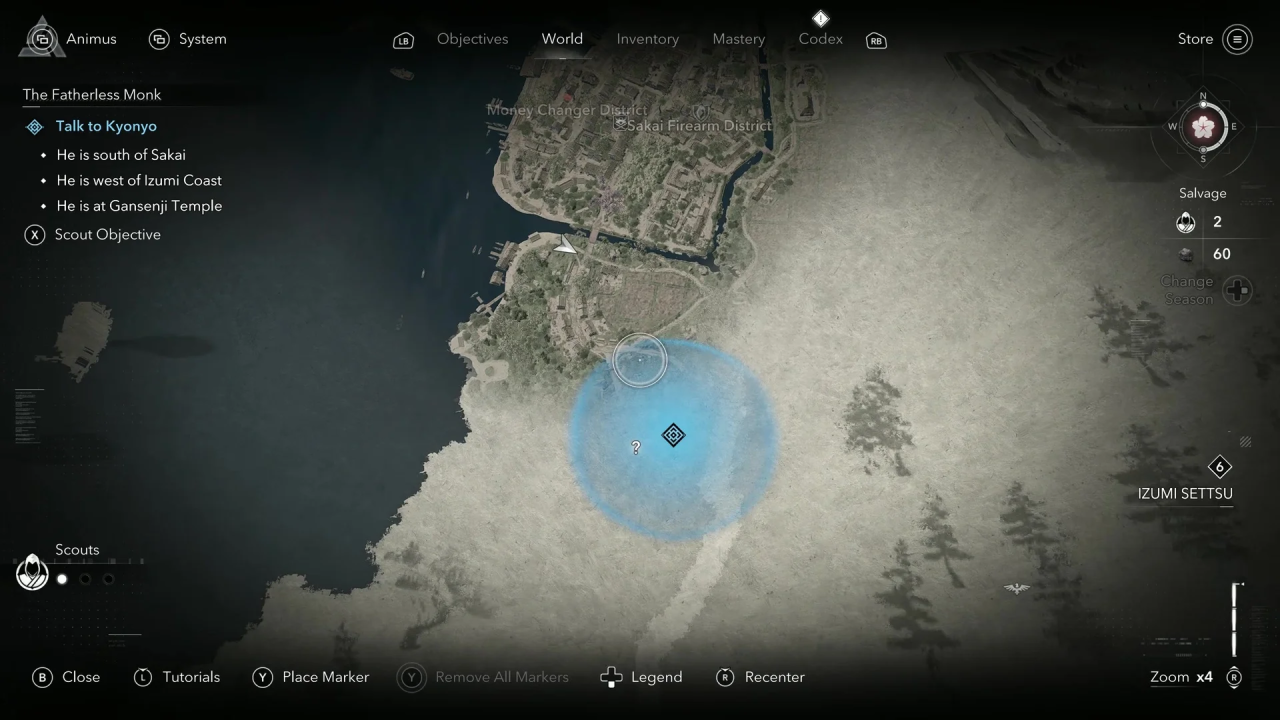Go to the Mastery tab
This screenshot has width=1280, height=720.
coord(738,39)
